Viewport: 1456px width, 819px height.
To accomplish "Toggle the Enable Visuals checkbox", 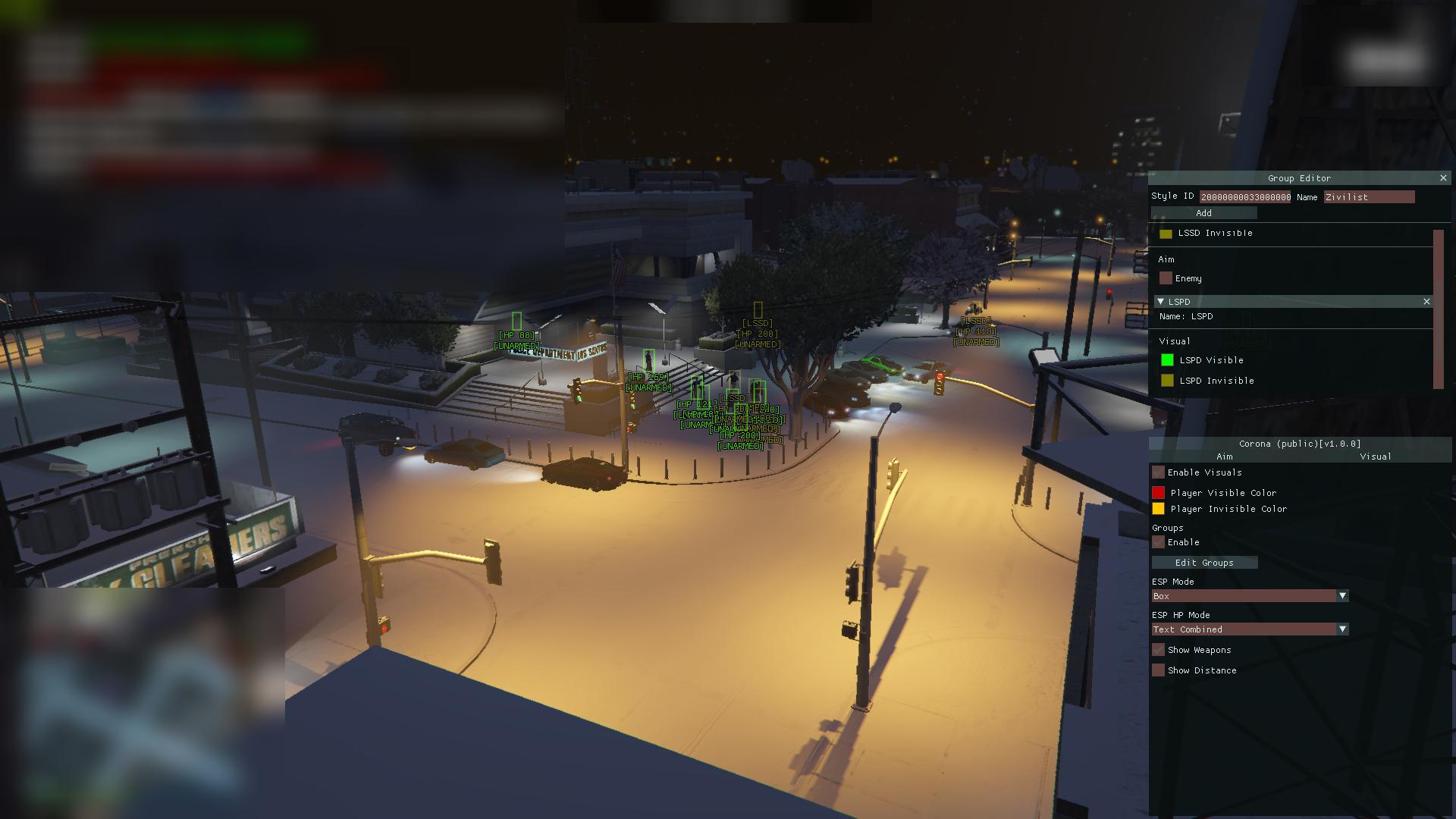I will pyautogui.click(x=1158, y=472).
